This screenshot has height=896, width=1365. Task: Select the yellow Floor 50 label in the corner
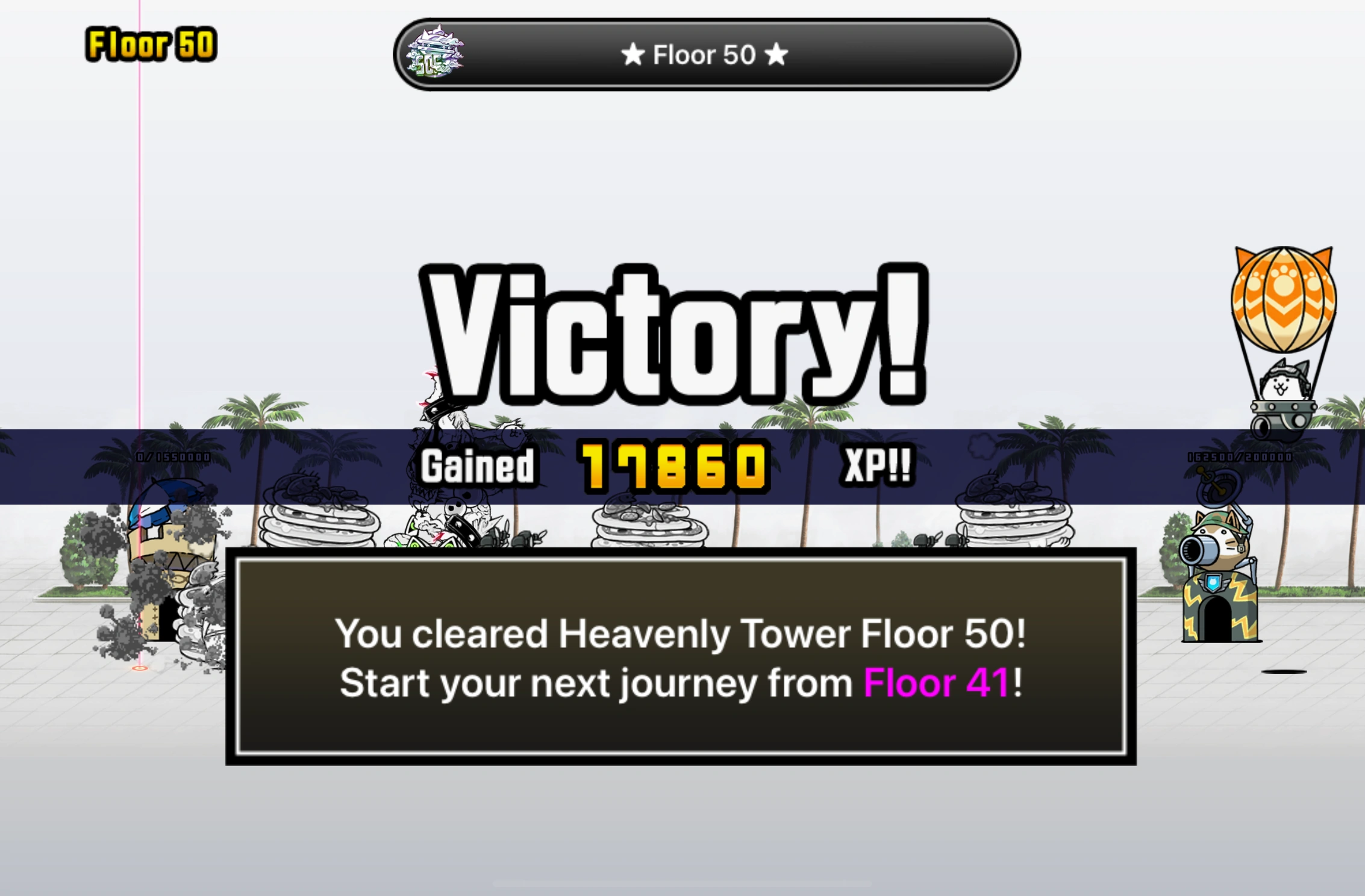pyautogui.click(x=149, y=43)
